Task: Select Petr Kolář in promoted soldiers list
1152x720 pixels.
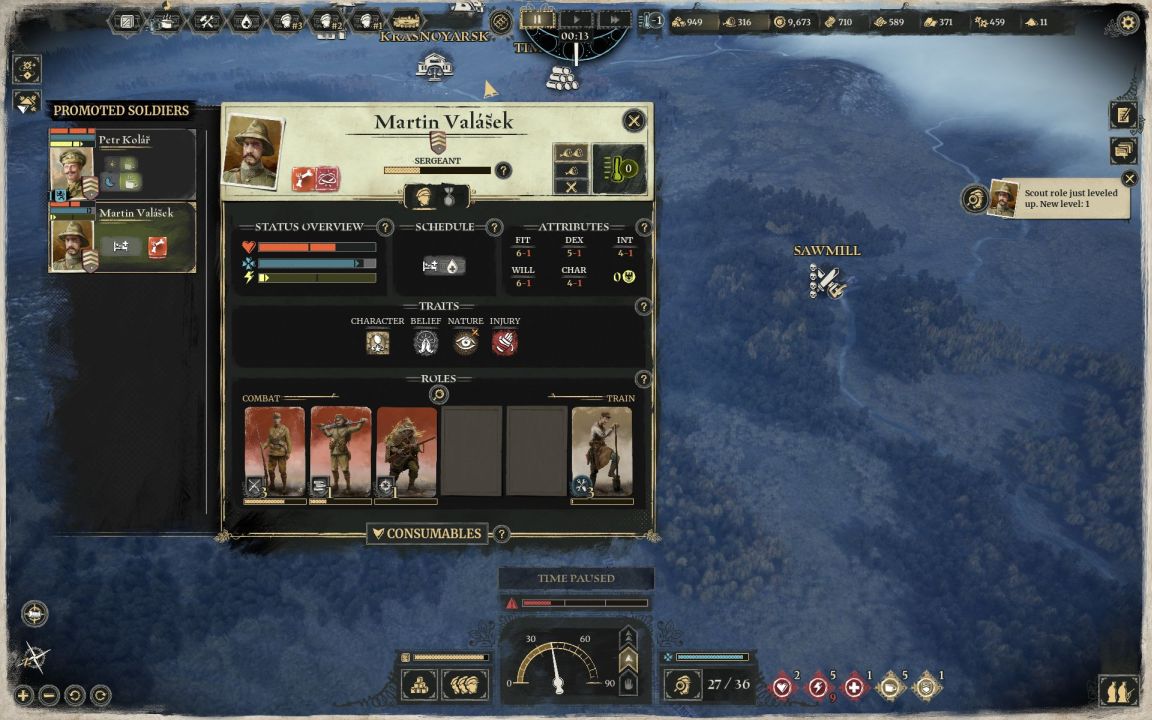Action: (122, 164)
